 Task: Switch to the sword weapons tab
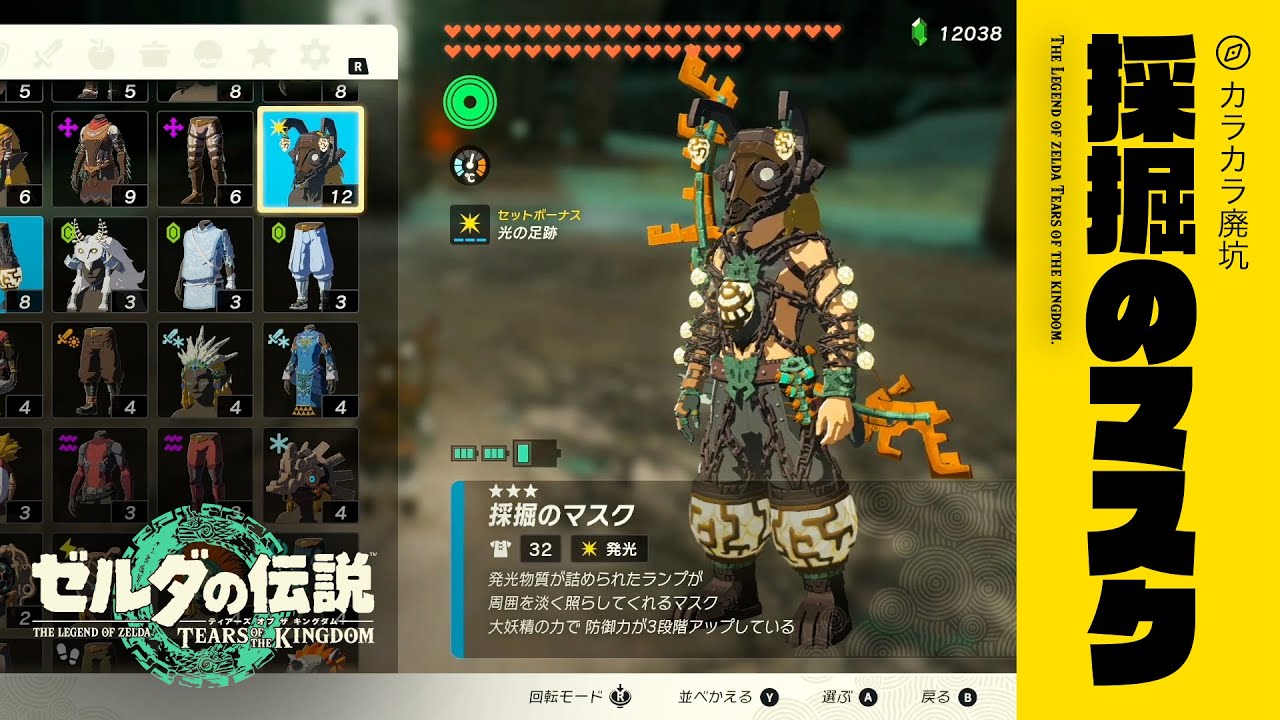[x=49, y=52]
